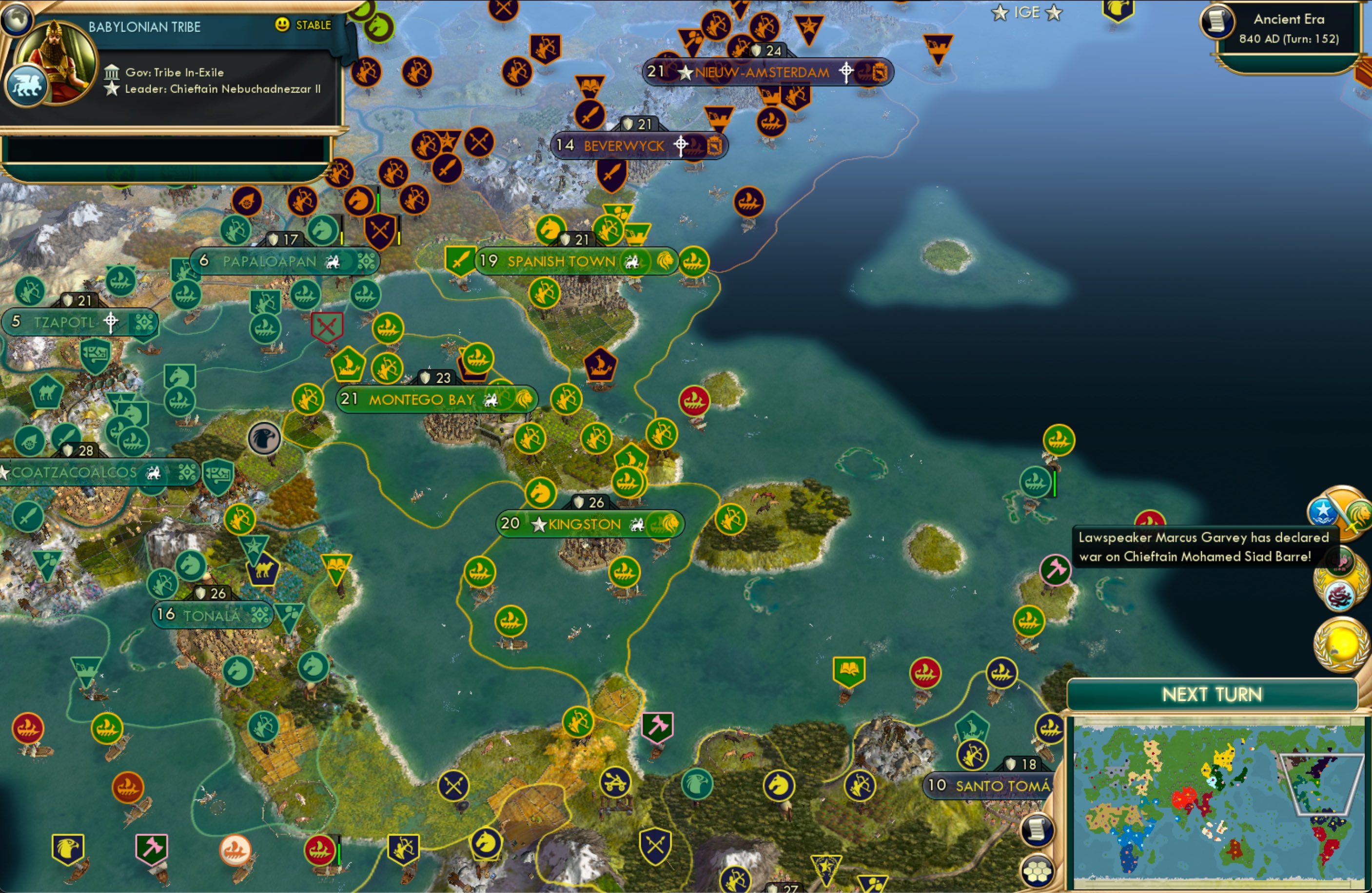Select the red galley unit near Montego Bay
The width and height of the screenshot is (1372, 893).
coord(696,402)
